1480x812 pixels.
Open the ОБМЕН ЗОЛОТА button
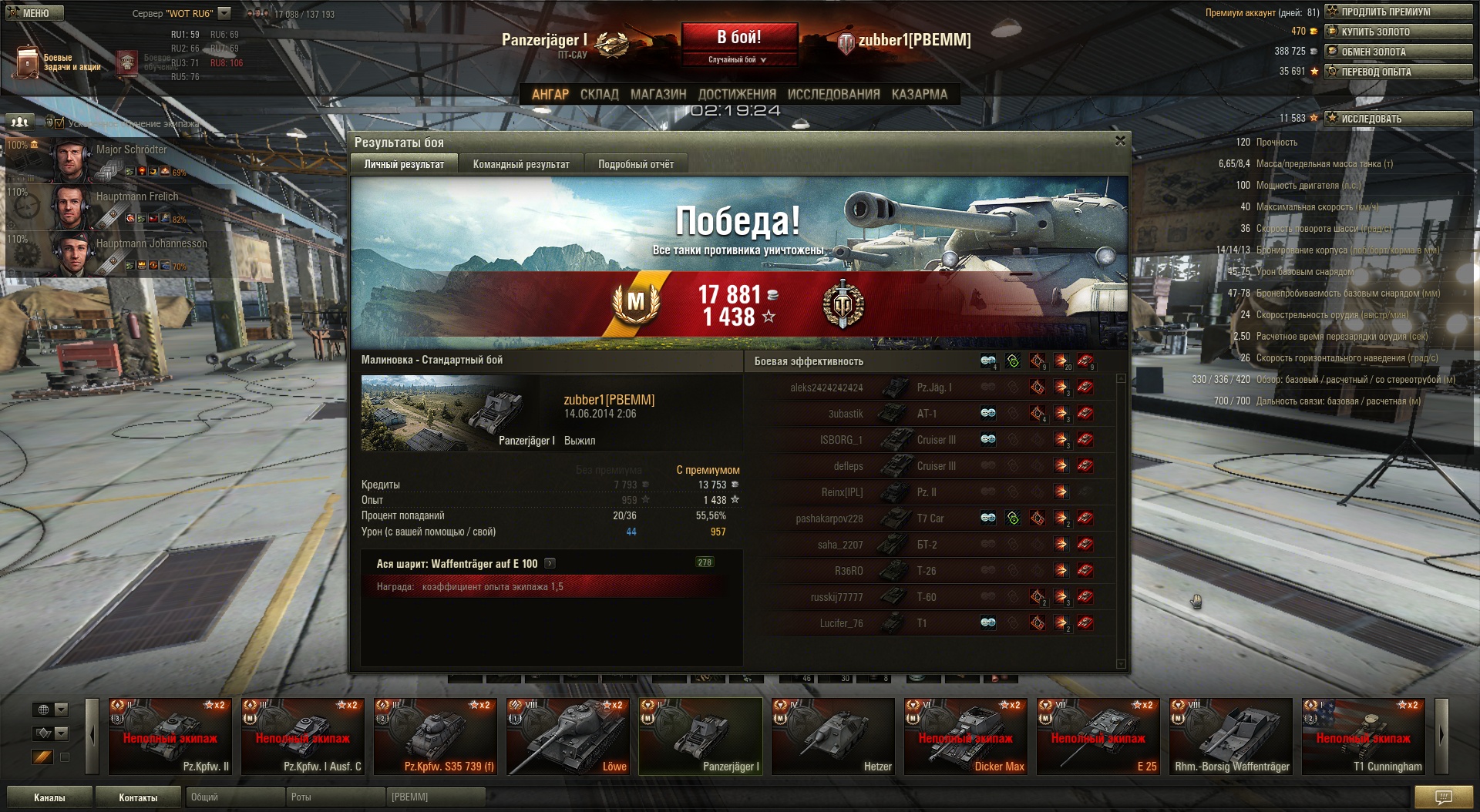[x=1398, y=52]
